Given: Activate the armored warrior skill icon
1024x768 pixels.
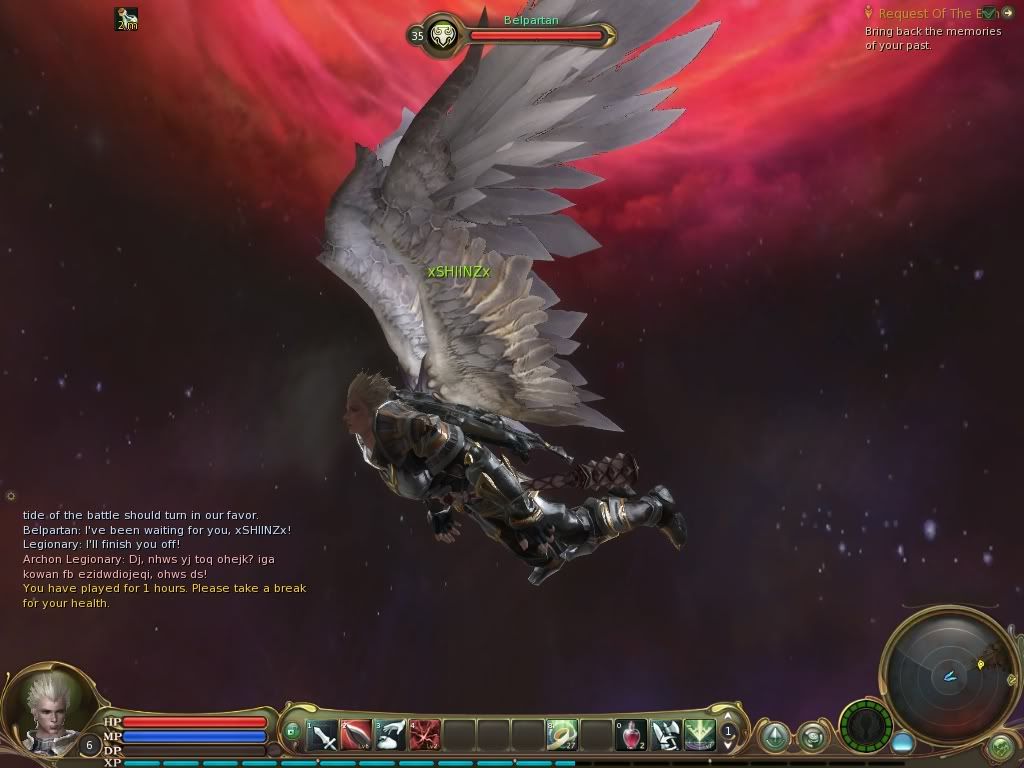Looking at the screenshot, I should click(x=666, y=736).
